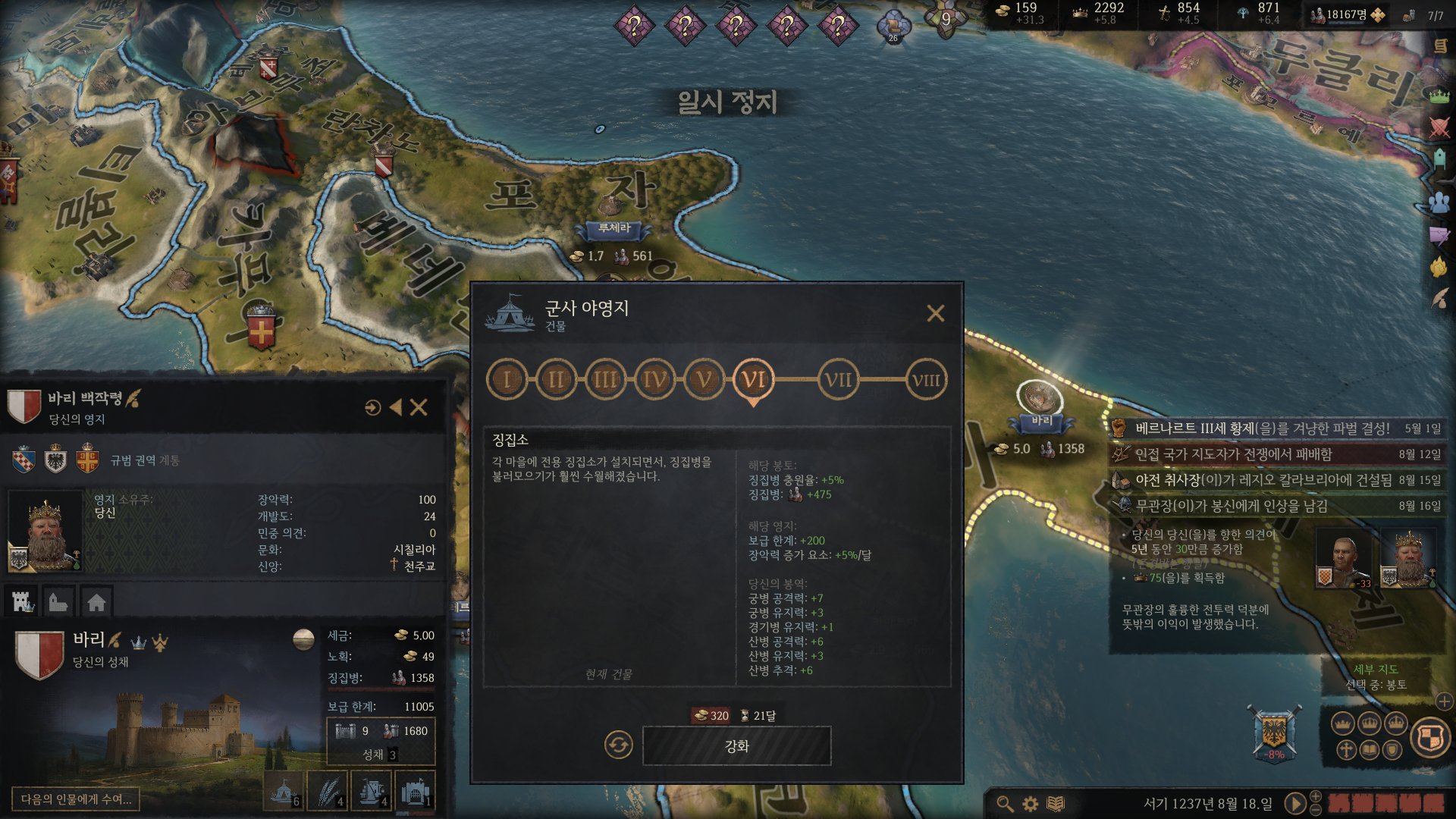Select building tier VII in the upgrade track

pyautogui.click(x=838, y=380)
